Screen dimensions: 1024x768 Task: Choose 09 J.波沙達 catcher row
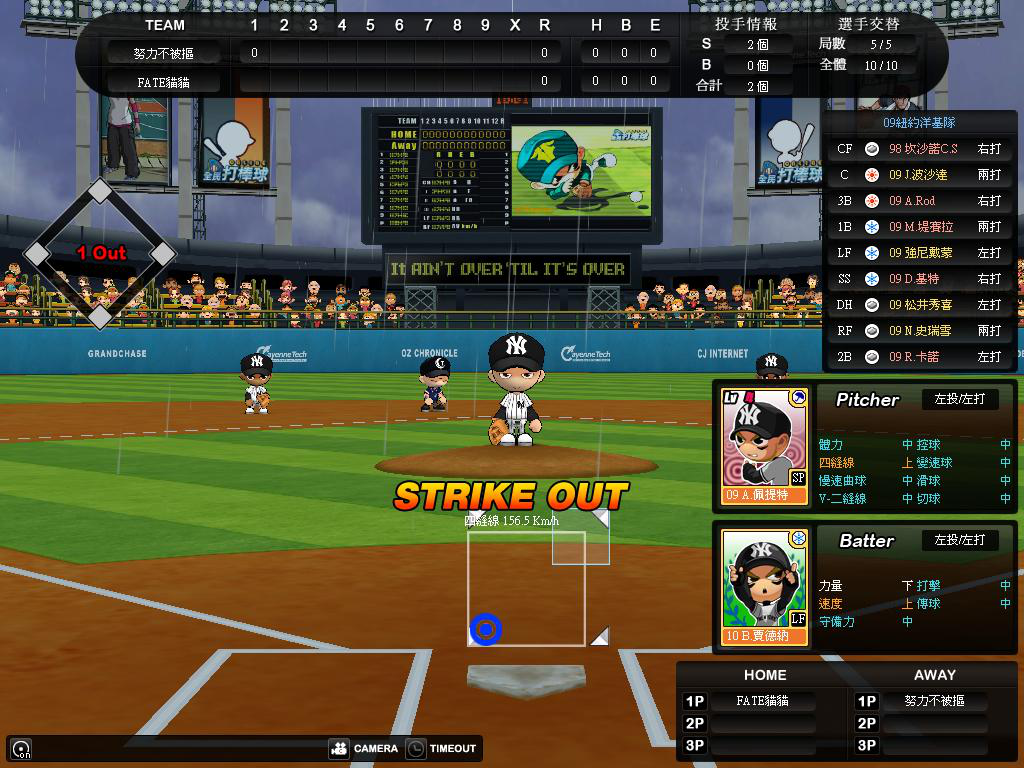click(x=919, y=175)
